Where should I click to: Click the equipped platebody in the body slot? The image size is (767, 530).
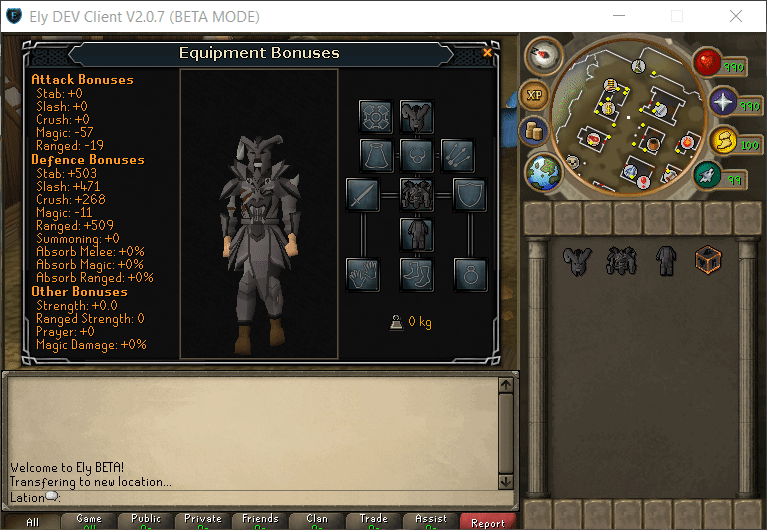(x=416, y=194)
